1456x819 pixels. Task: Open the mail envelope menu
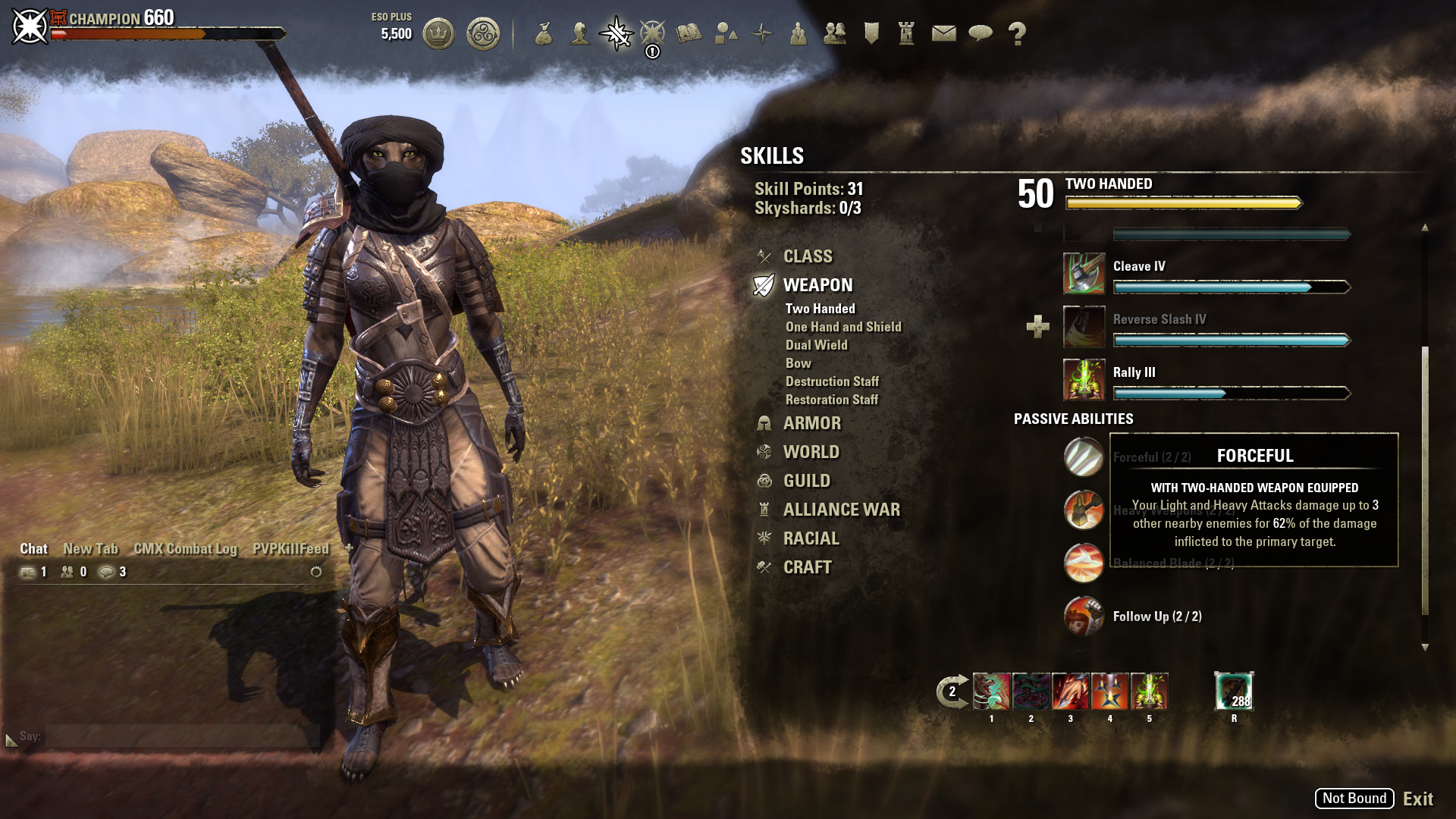943,33
